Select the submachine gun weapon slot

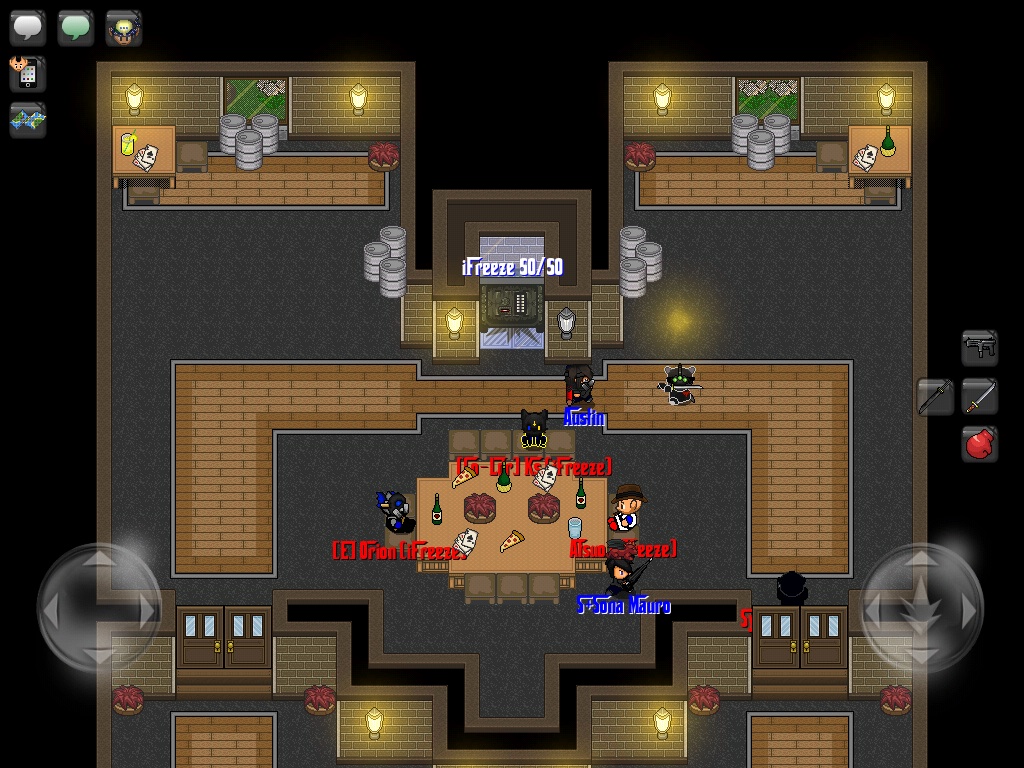[x=980, y=347]
